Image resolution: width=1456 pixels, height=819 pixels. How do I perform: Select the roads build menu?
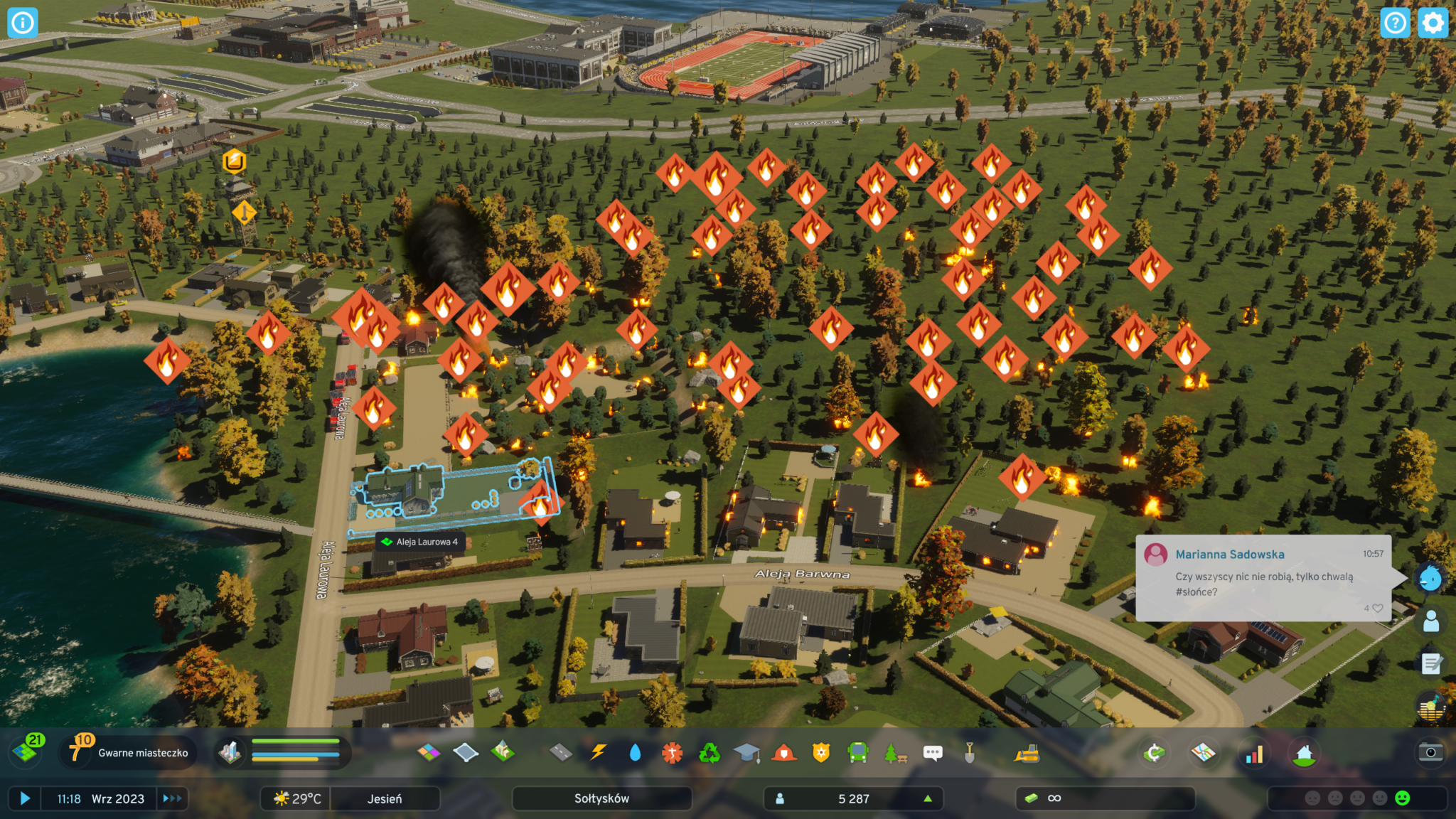(x=561, y=752)
